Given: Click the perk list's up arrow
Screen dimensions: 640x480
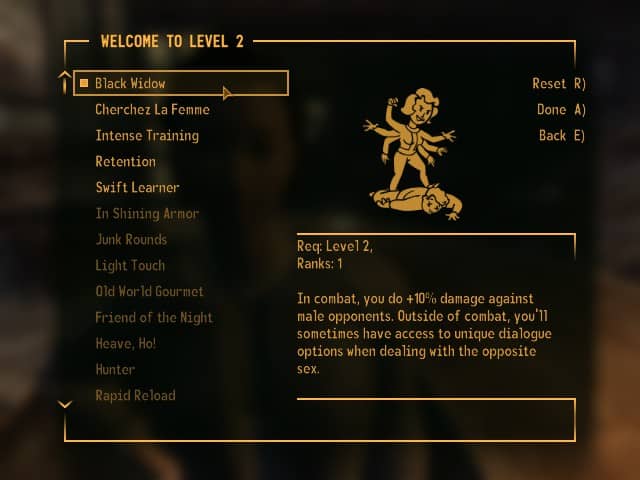Looking at the screenshot, I should (65, 75).
